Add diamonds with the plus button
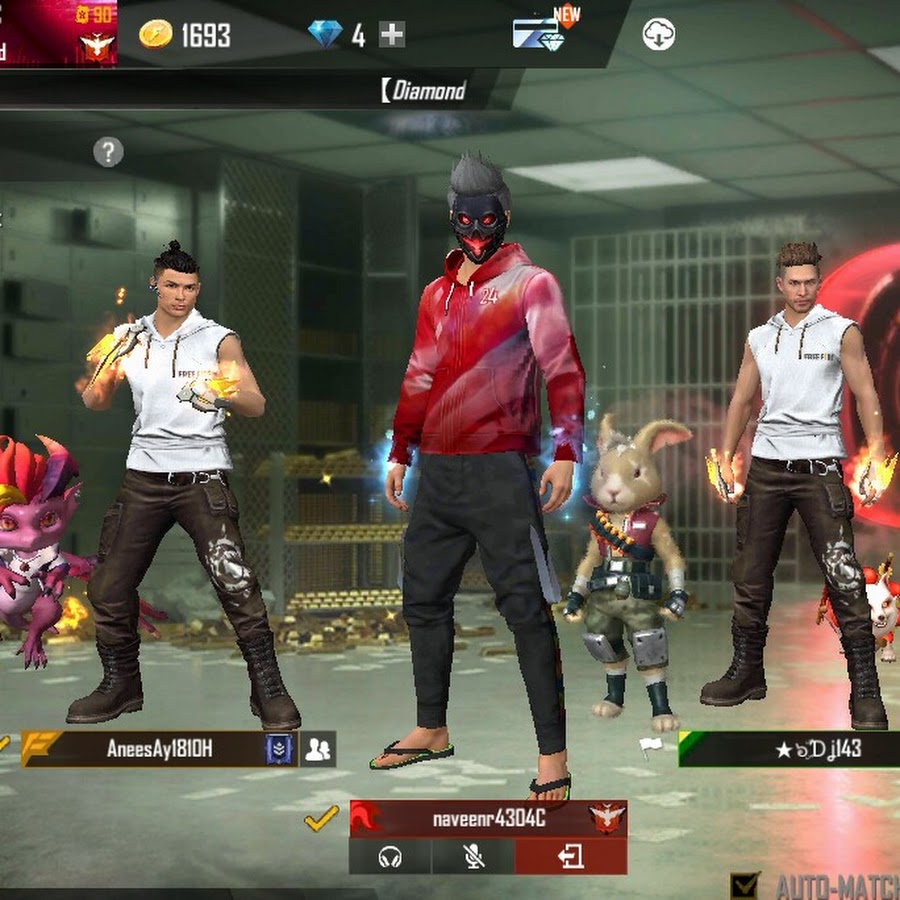900x900 pixels. [x=392, y=35]
